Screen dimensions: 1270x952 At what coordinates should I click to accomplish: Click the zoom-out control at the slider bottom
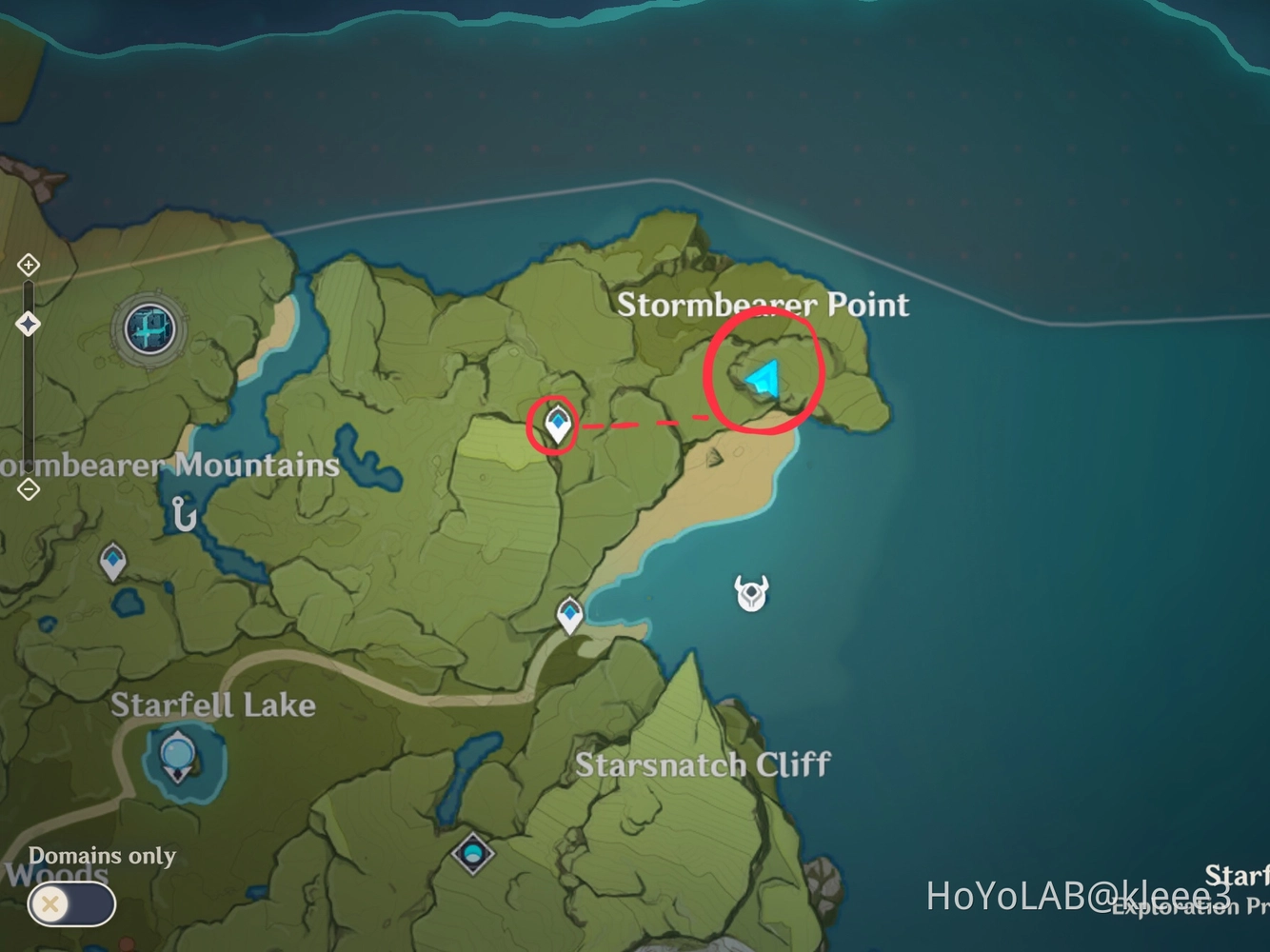point(28,489)
